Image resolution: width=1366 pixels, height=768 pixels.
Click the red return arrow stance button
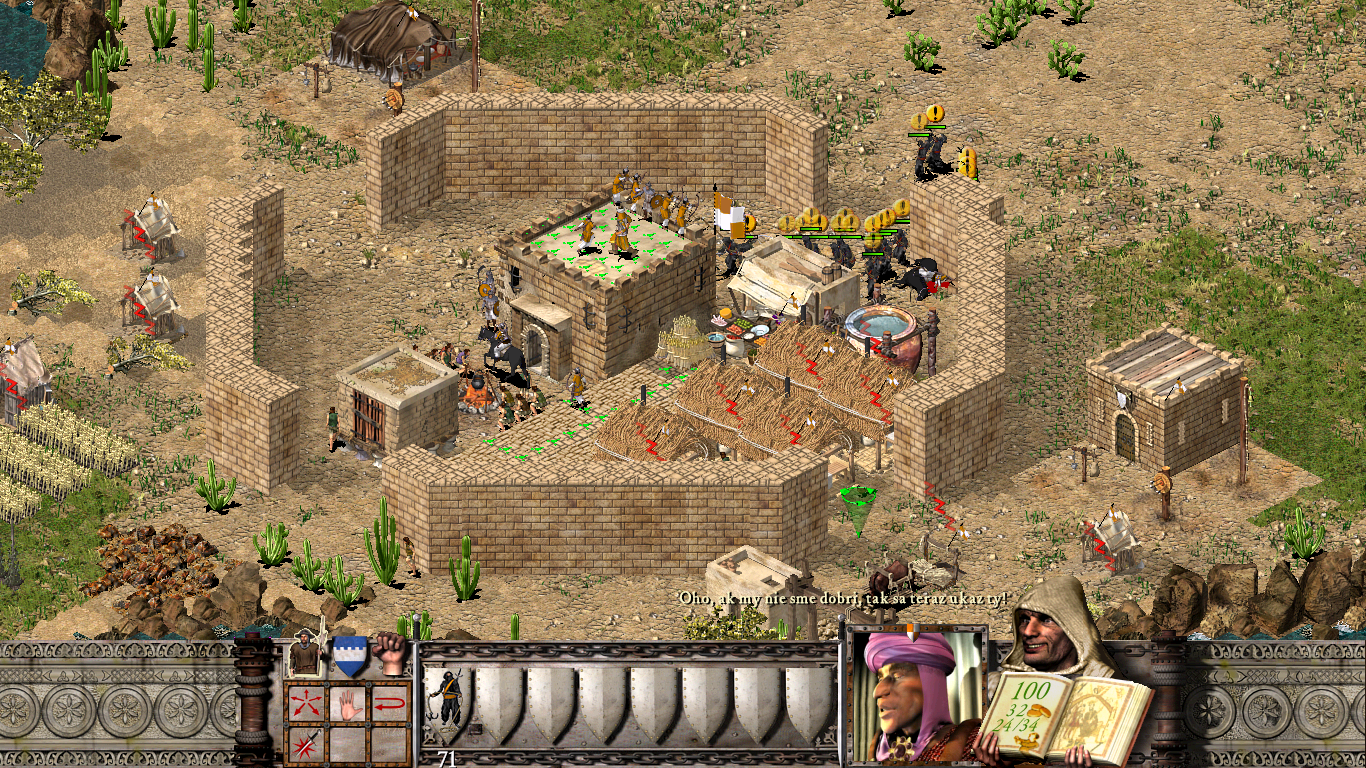(391, 703)
